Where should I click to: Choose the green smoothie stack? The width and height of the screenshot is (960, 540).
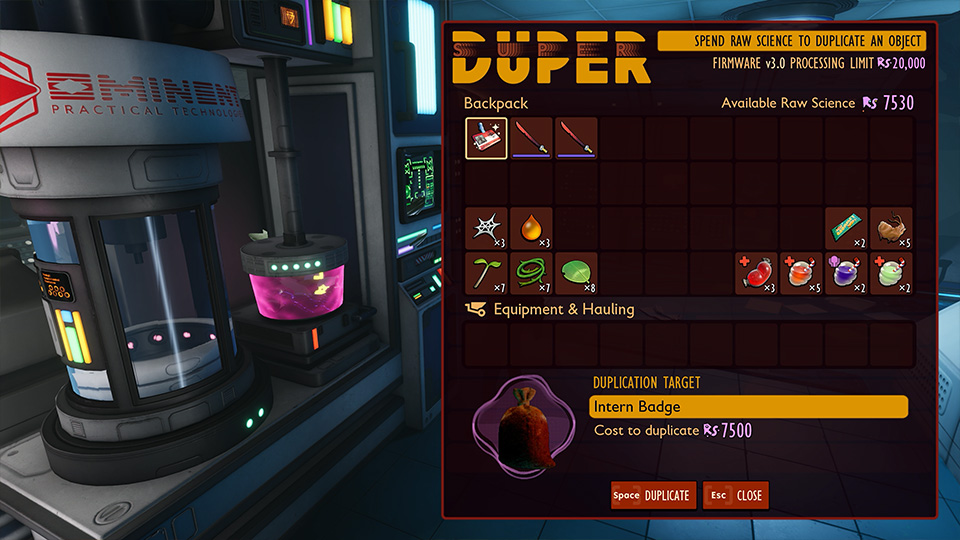click(892, 273)
